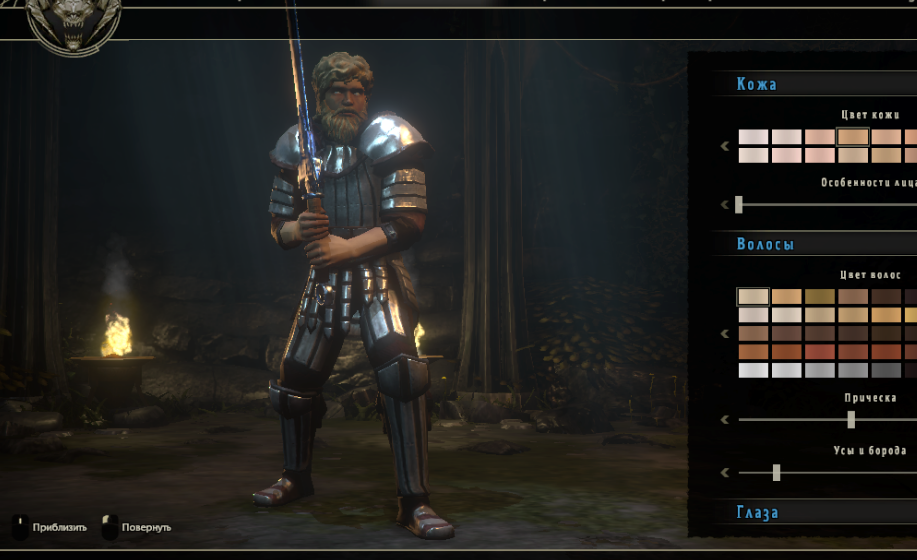Click the Прическа slider handle

click(851, 420)
